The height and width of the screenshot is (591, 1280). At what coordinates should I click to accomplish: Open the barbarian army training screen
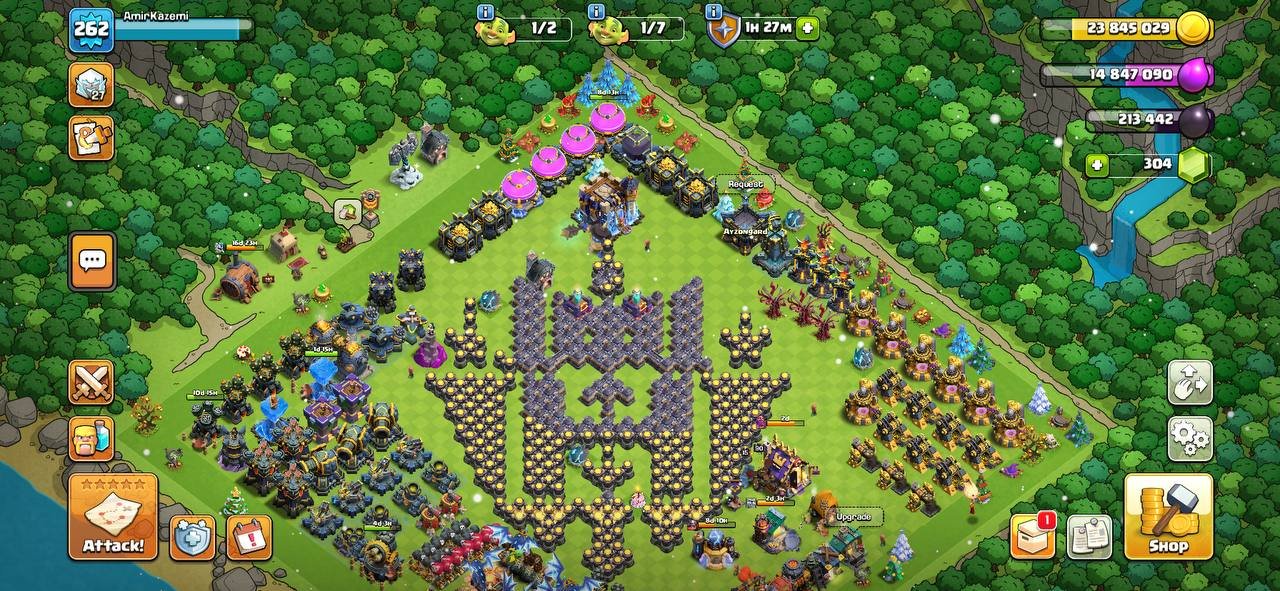[x=91, y=438]
